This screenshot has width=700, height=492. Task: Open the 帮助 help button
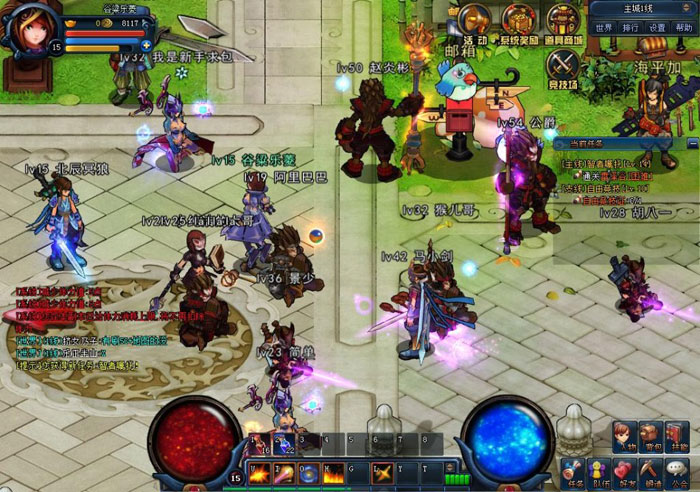tap(684, 28)
